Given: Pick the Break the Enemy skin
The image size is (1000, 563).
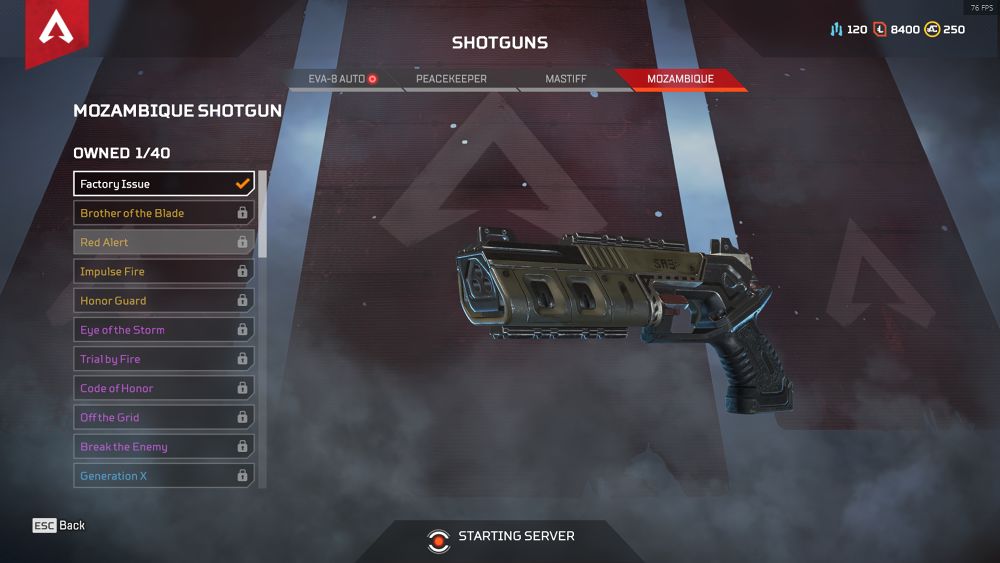Looking at the screenshot, I should [x=164, y=447].
